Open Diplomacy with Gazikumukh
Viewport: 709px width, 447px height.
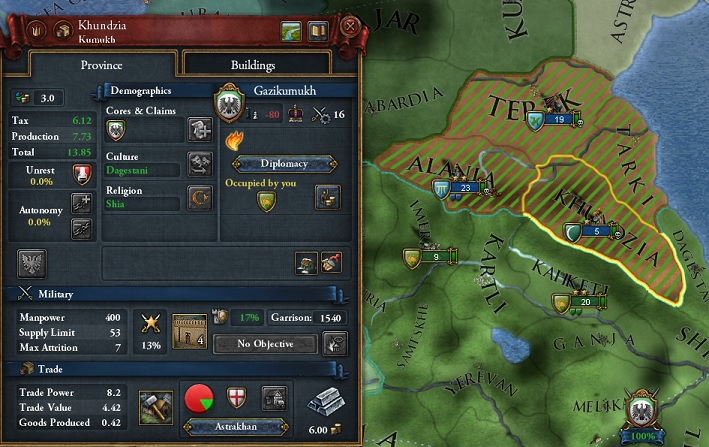click(x=280, y=164)
